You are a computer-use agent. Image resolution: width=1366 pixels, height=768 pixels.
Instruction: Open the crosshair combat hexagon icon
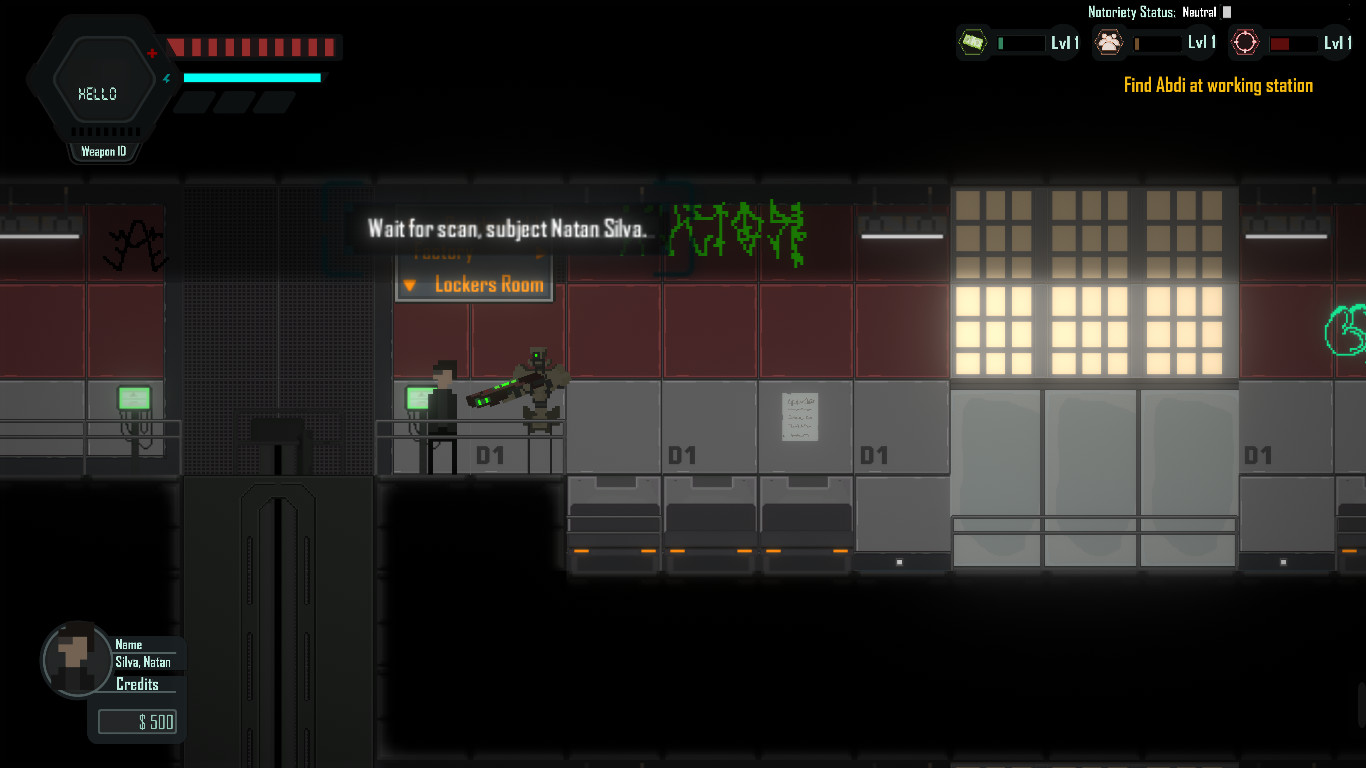pyautogui.click(x=1245, y=43)
